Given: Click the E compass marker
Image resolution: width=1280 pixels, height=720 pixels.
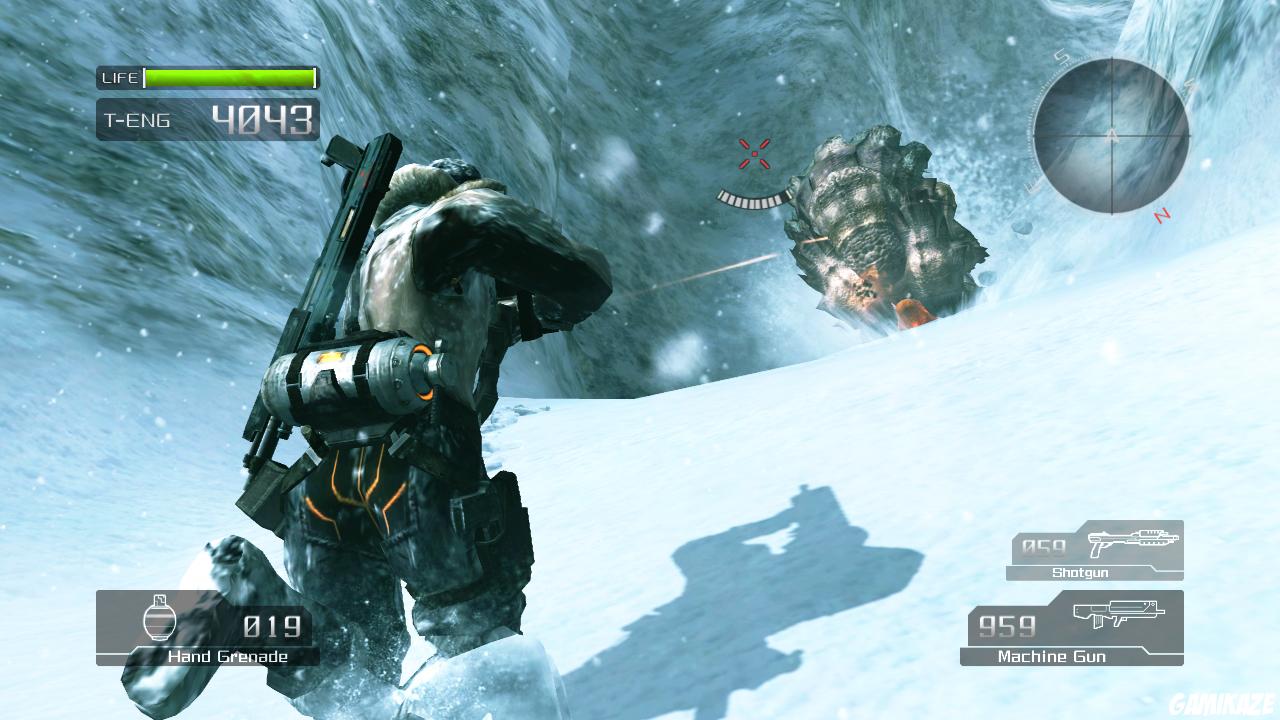Looking at the screenshot, I should pos(1033,185).
